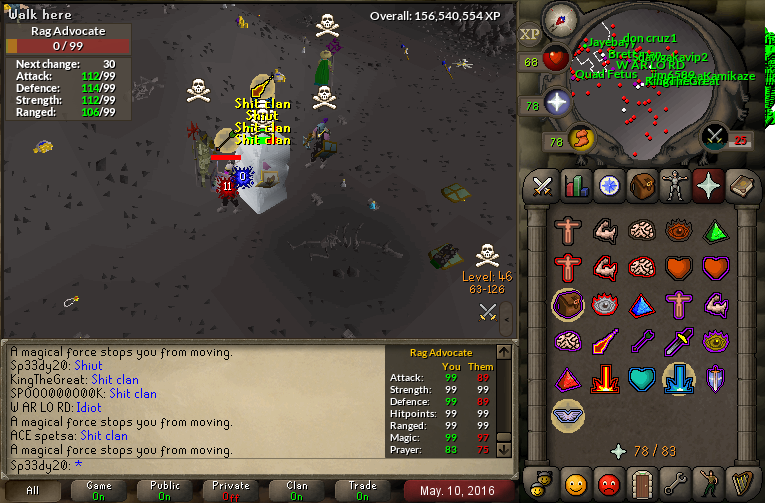Open the Worn Equipment tab
The image size is (775, 504).
click(675, 186)
